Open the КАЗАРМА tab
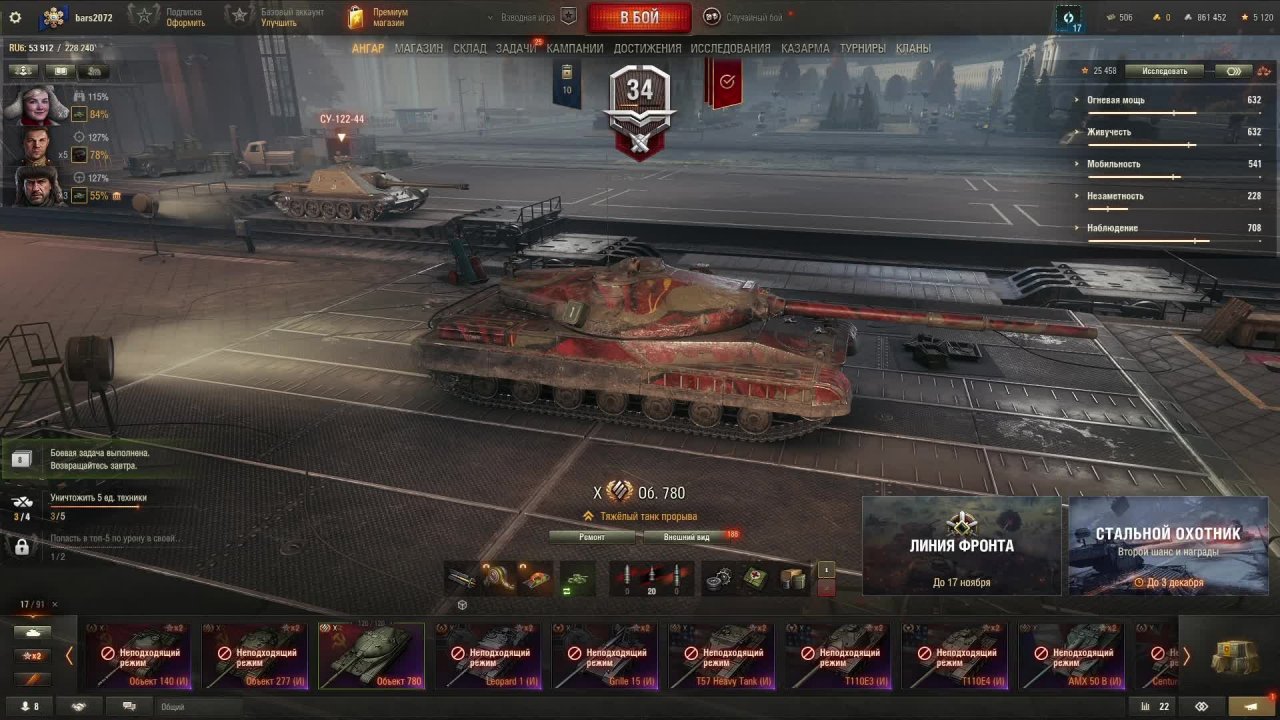The width and height of the screenshot is (1280, 720). click(805, 48)
